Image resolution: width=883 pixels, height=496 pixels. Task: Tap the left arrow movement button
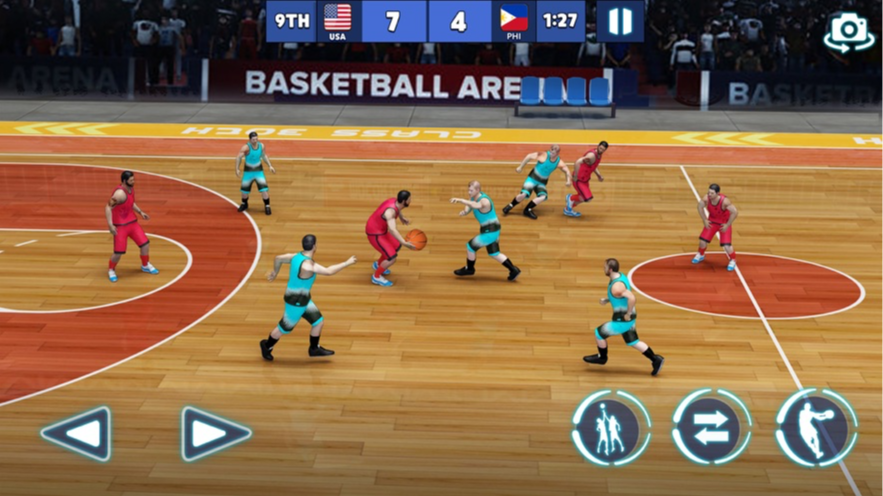point(76,434)
